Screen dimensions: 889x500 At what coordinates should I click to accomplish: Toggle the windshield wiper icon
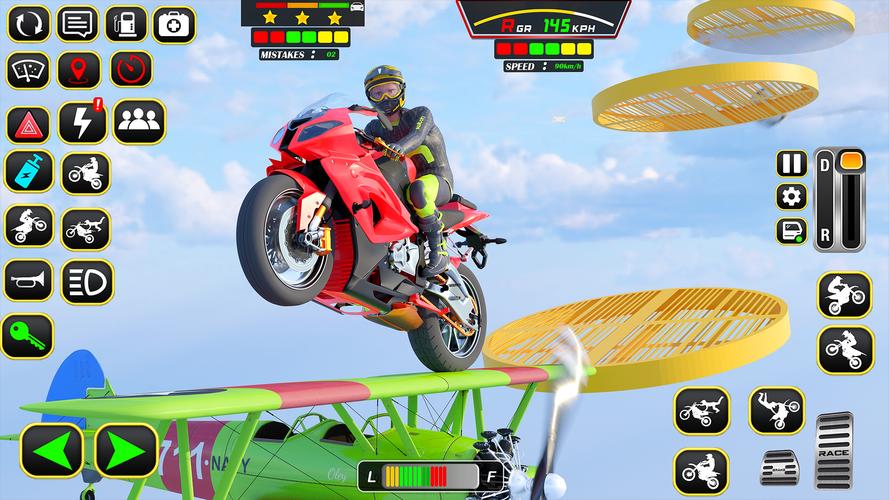pos(29,70)
